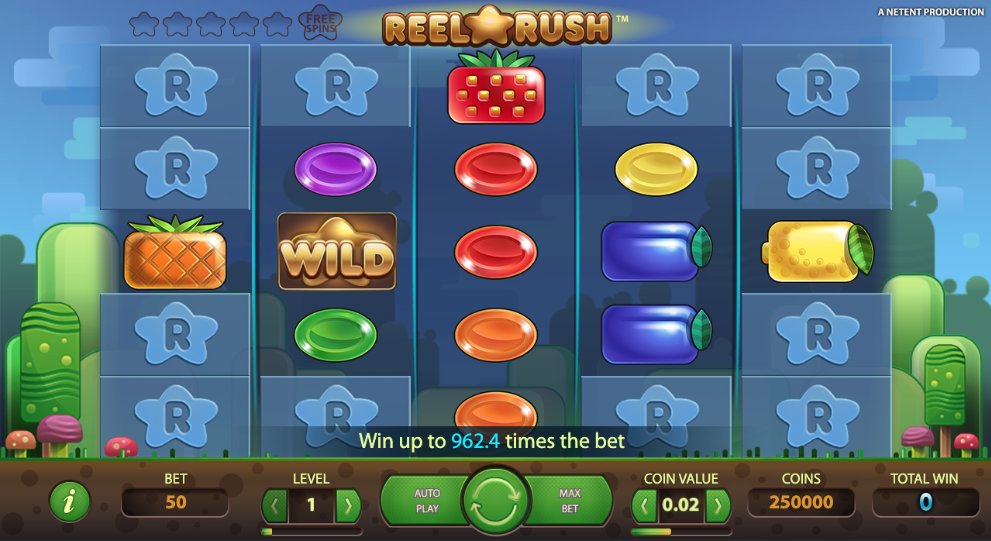Lower the coin value
Image resolution: width=991 pixels, height=541 pixels.
tap(645, 505)
